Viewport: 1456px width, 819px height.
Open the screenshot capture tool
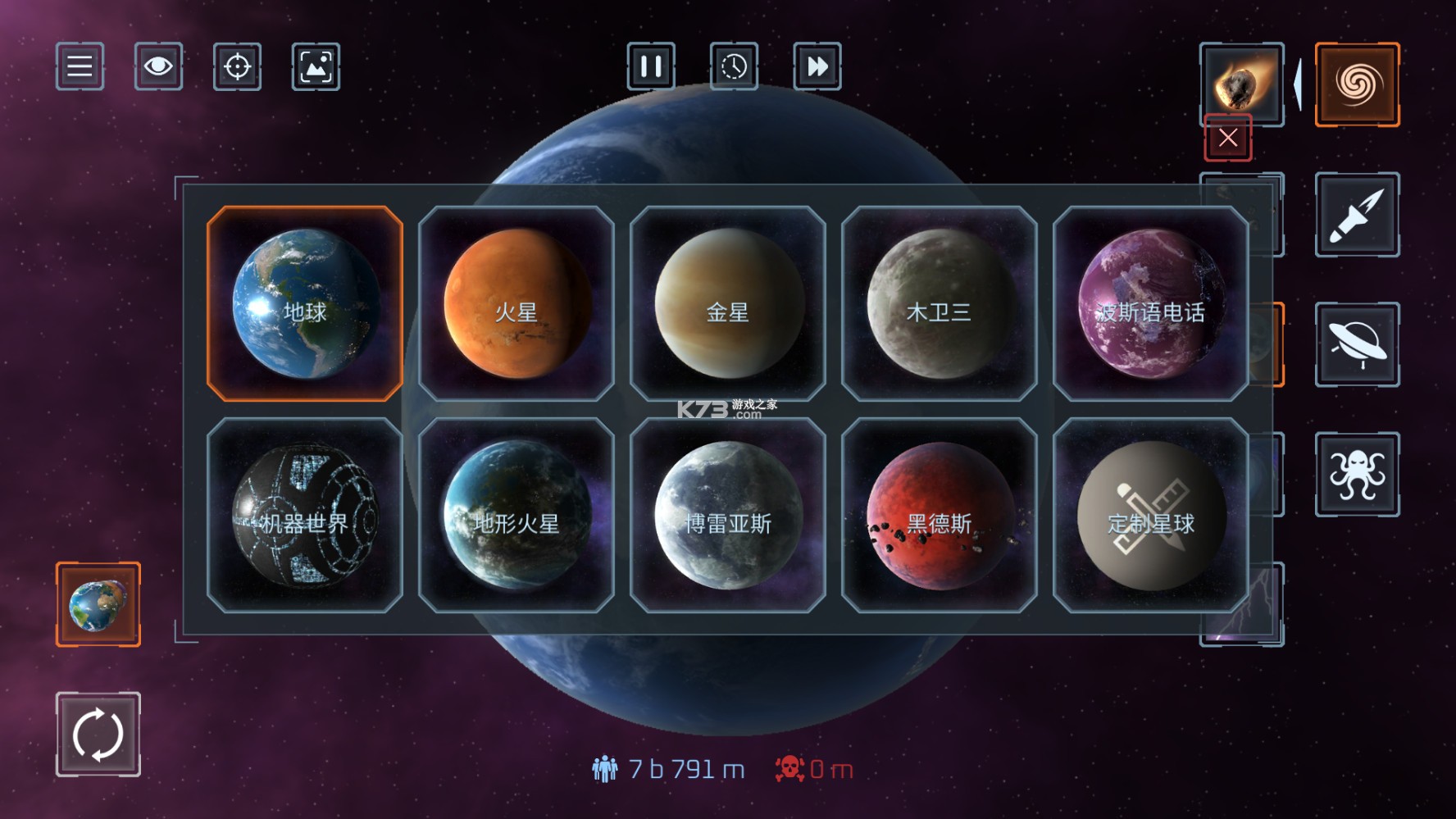315,67
